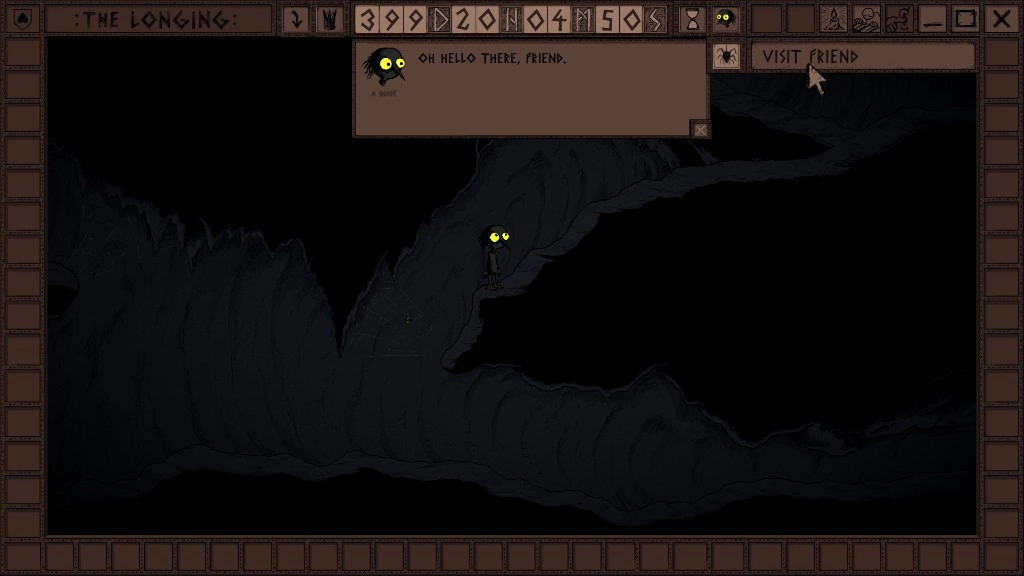Screen dimensions: 1024x576
Task: Select the king's crown icon
Action: (328, 19)
